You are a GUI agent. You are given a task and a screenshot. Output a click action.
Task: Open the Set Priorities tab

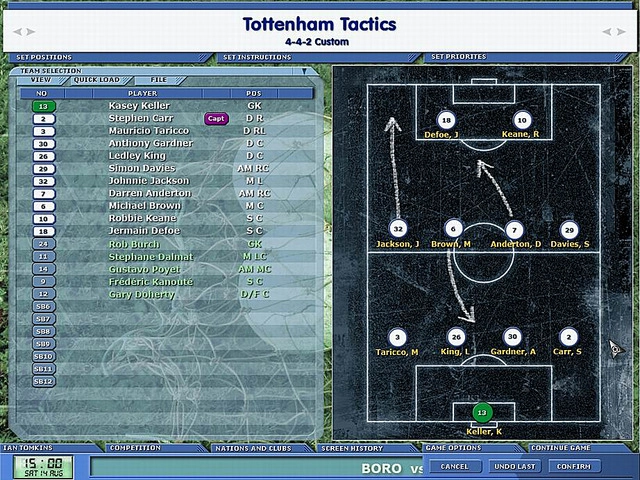click(x=459, y=57)
